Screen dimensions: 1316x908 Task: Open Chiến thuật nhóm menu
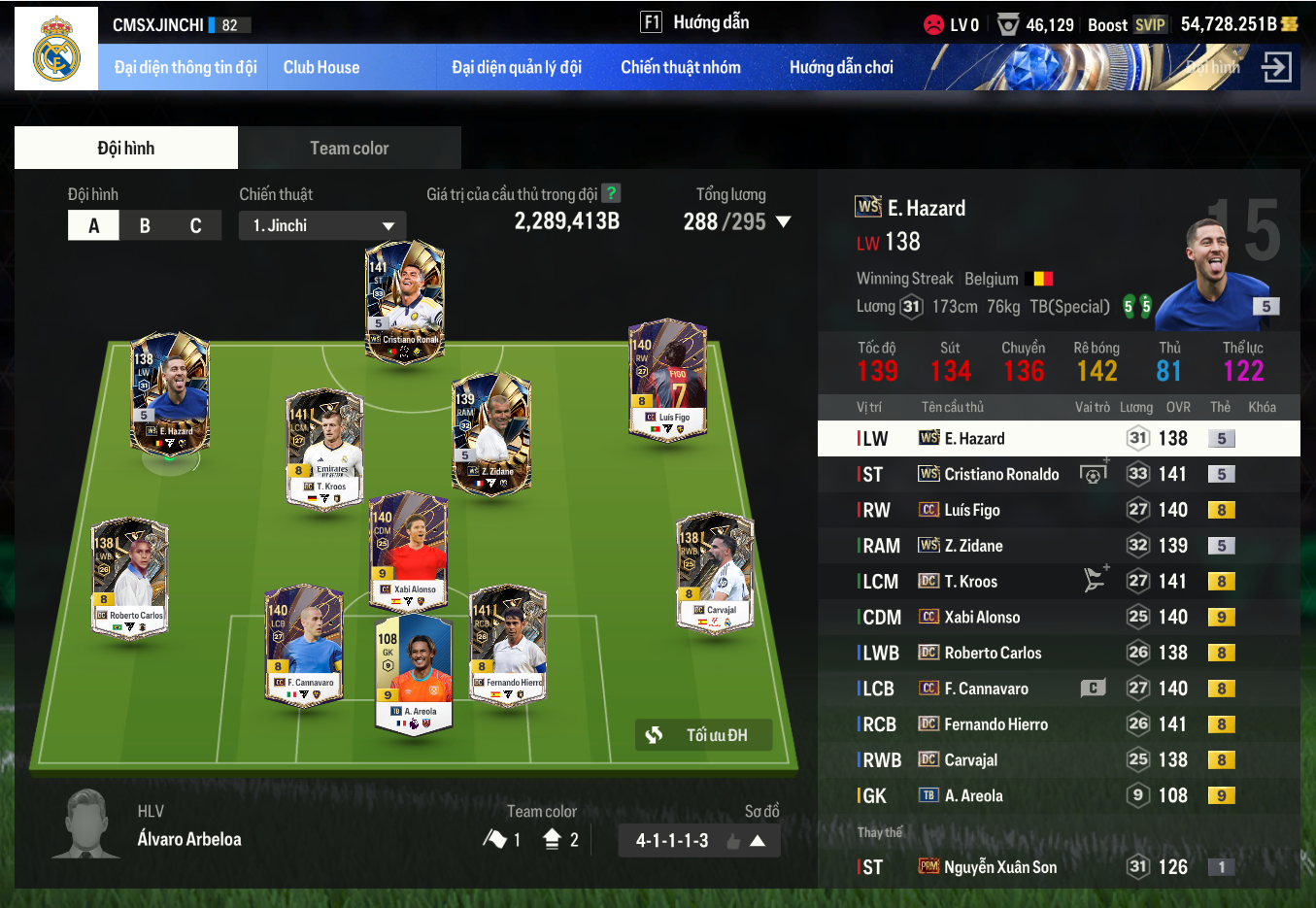[680, 67]
